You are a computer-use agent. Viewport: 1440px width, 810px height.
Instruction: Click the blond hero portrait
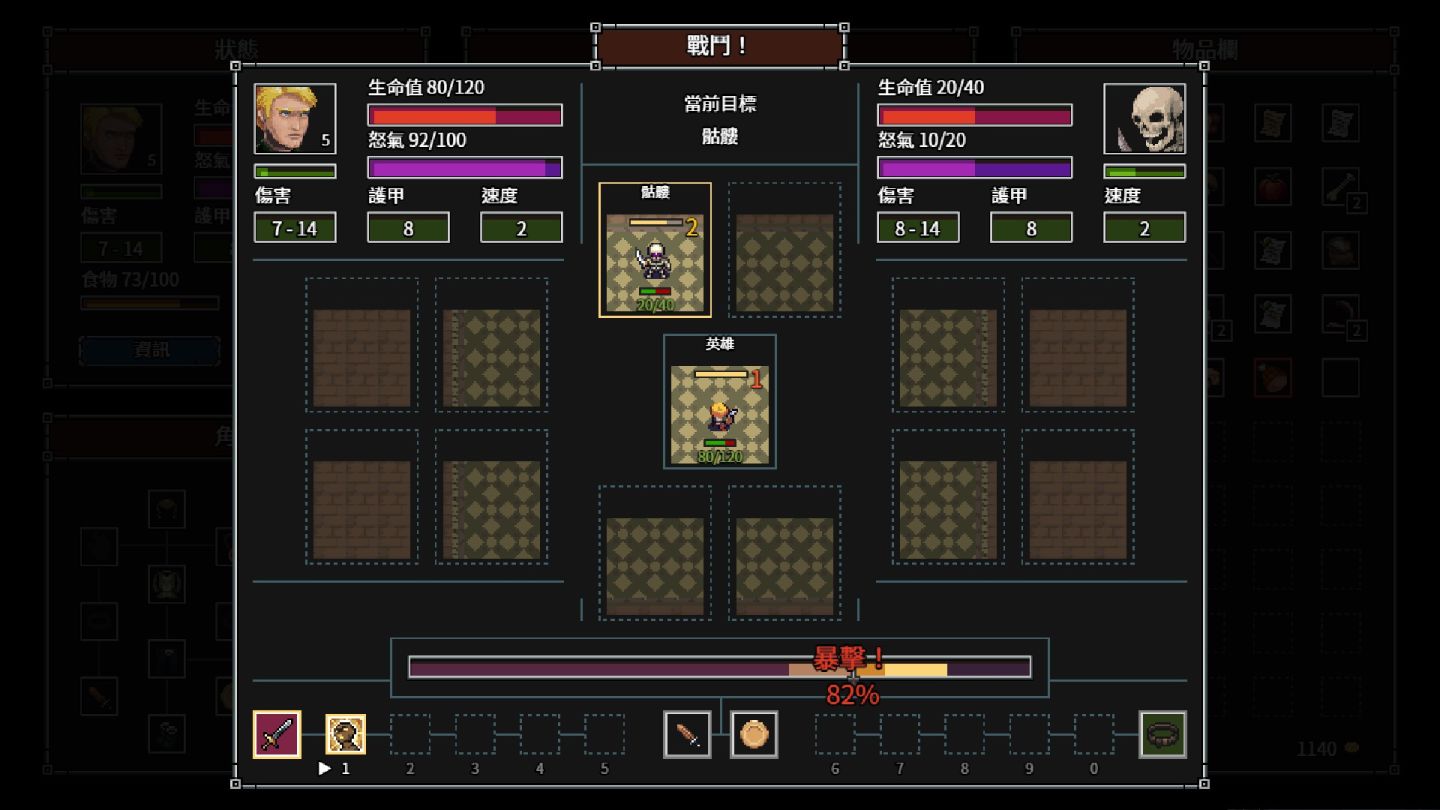(x=295, y=119)
